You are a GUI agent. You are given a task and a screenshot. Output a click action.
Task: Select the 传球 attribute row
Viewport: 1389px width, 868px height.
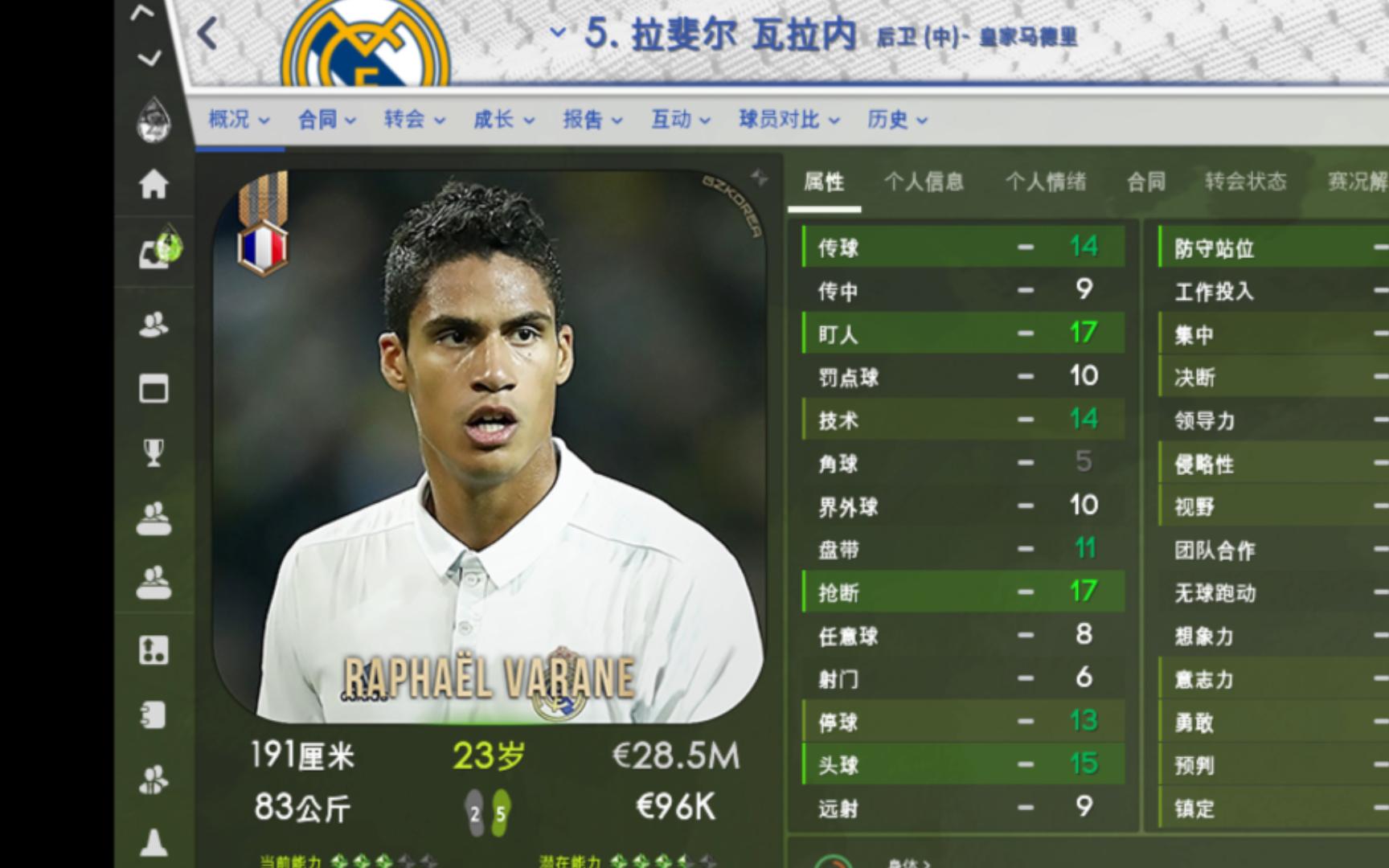point(963,248)
